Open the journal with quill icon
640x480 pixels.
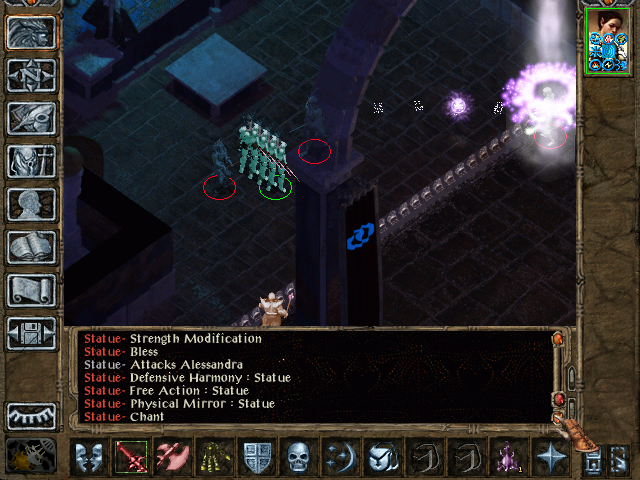(x=31, y=117)
